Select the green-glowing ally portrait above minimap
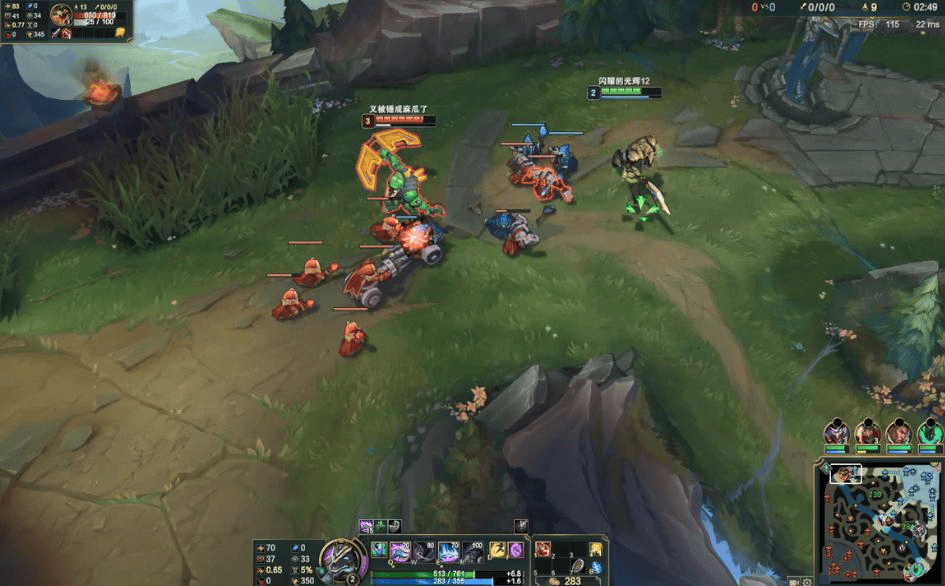945x586 pixels. pos(930,432)
